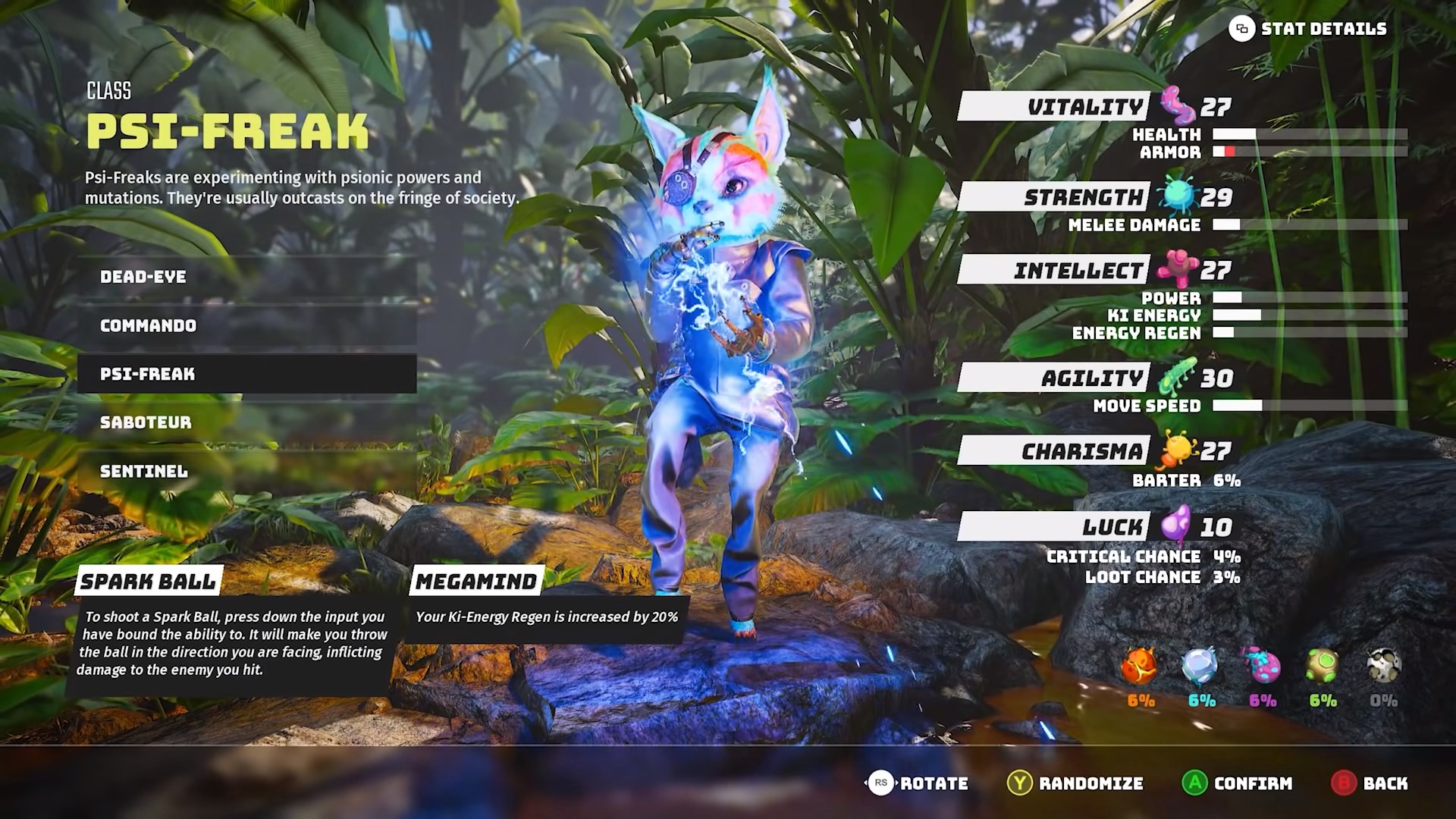Confirm the class selection
The width and height of the screenshot is (1456, 819).
1237,783
